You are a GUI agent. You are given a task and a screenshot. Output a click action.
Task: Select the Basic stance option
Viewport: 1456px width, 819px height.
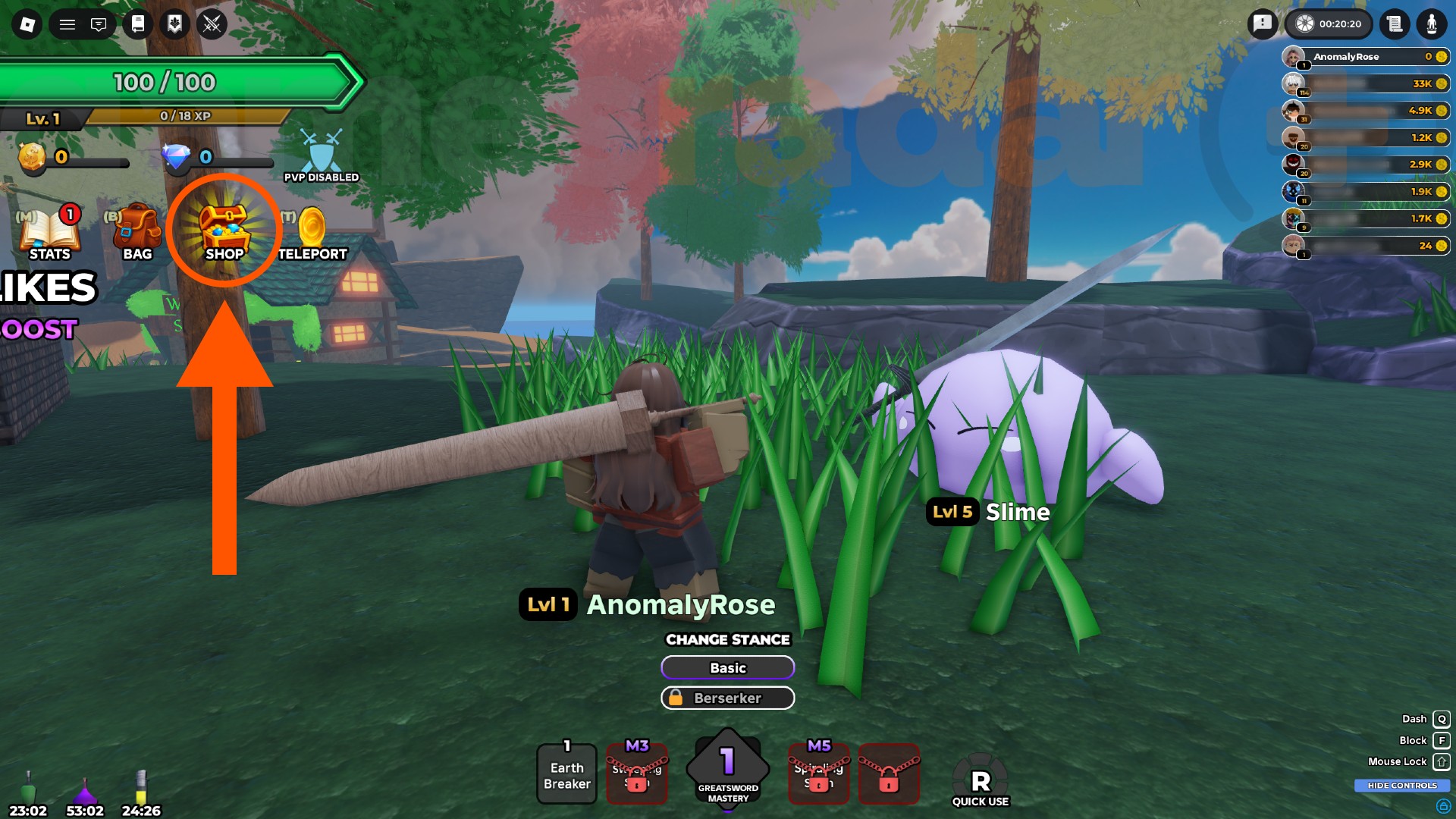727,667
